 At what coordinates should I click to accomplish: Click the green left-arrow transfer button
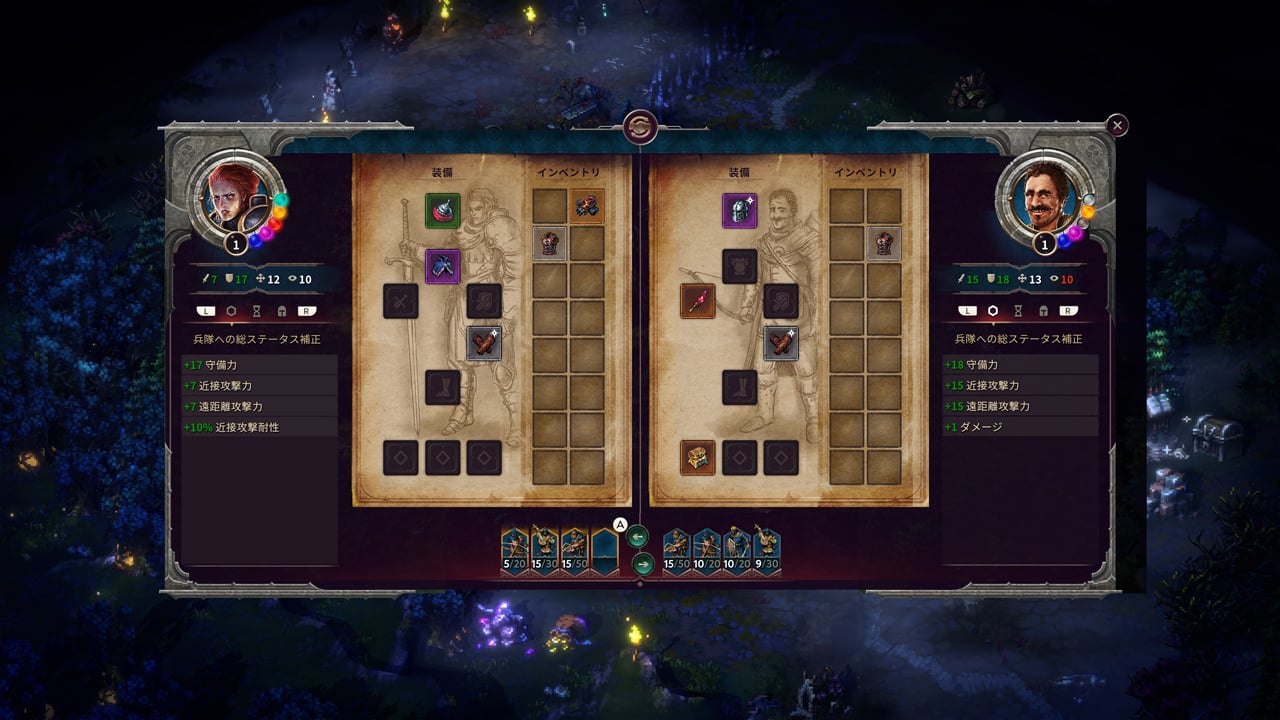click(x=639, y=537)
